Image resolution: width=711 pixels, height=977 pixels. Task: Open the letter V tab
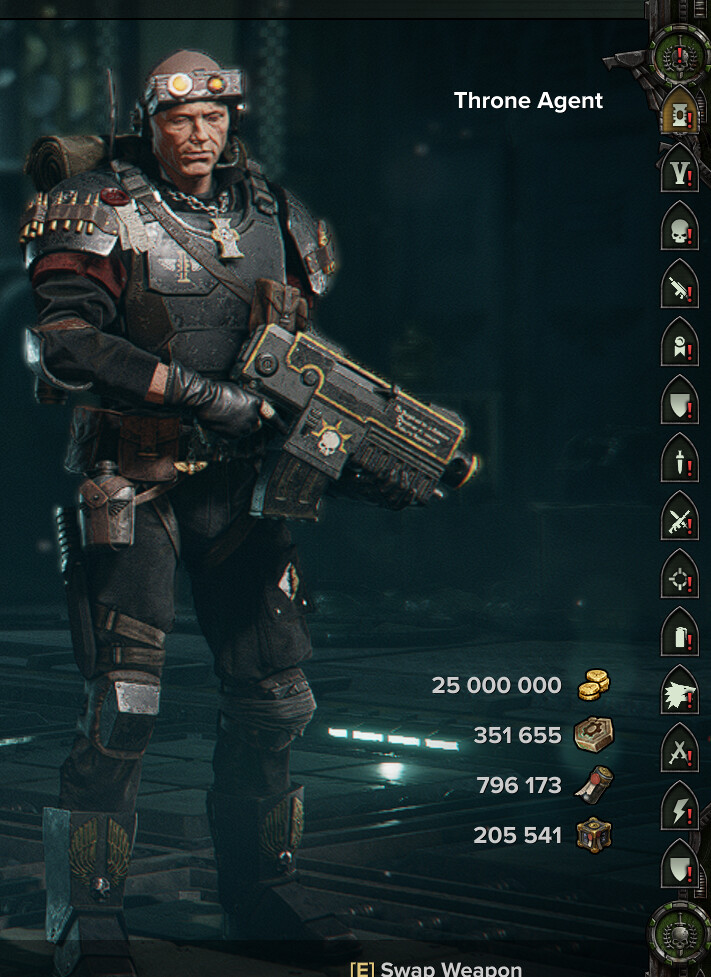pyautogui.click(x=680, y=171)
